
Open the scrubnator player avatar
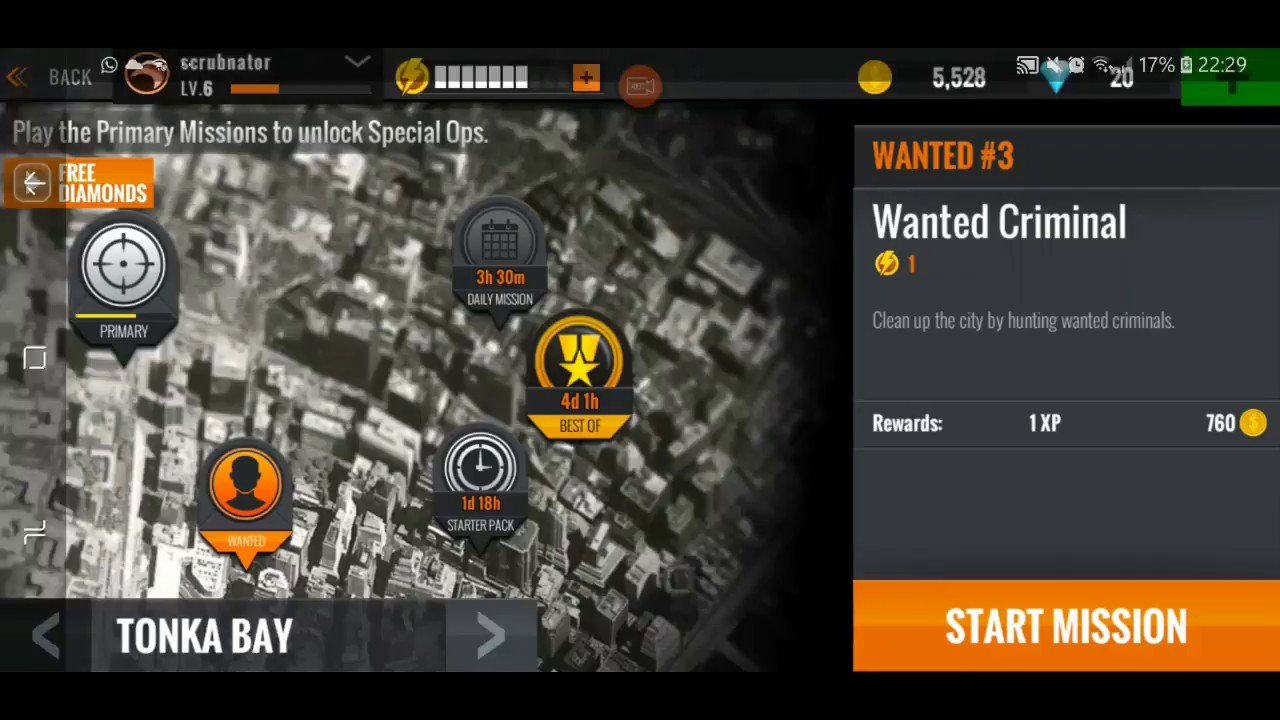[147, 75]
